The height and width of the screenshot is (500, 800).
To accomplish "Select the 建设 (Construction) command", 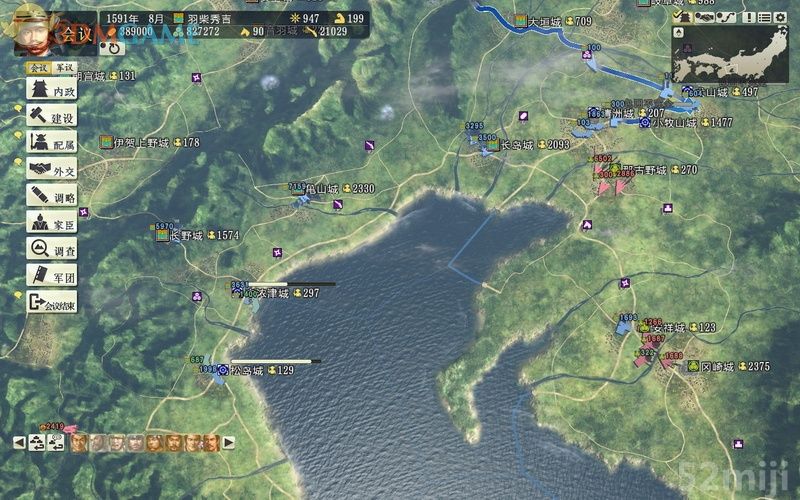I will (x=50, y=117).
